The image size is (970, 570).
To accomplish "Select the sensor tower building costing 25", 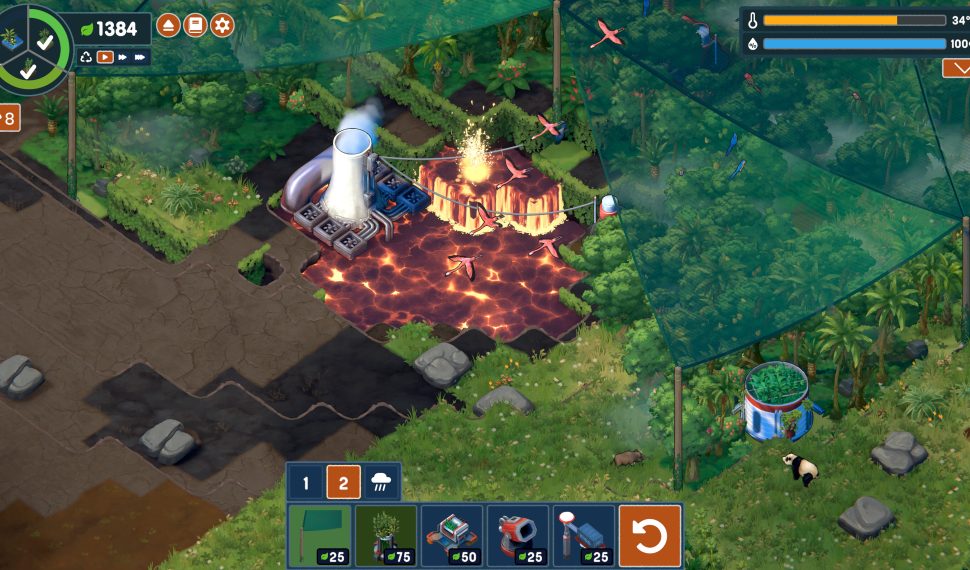I will coord(583,536).
